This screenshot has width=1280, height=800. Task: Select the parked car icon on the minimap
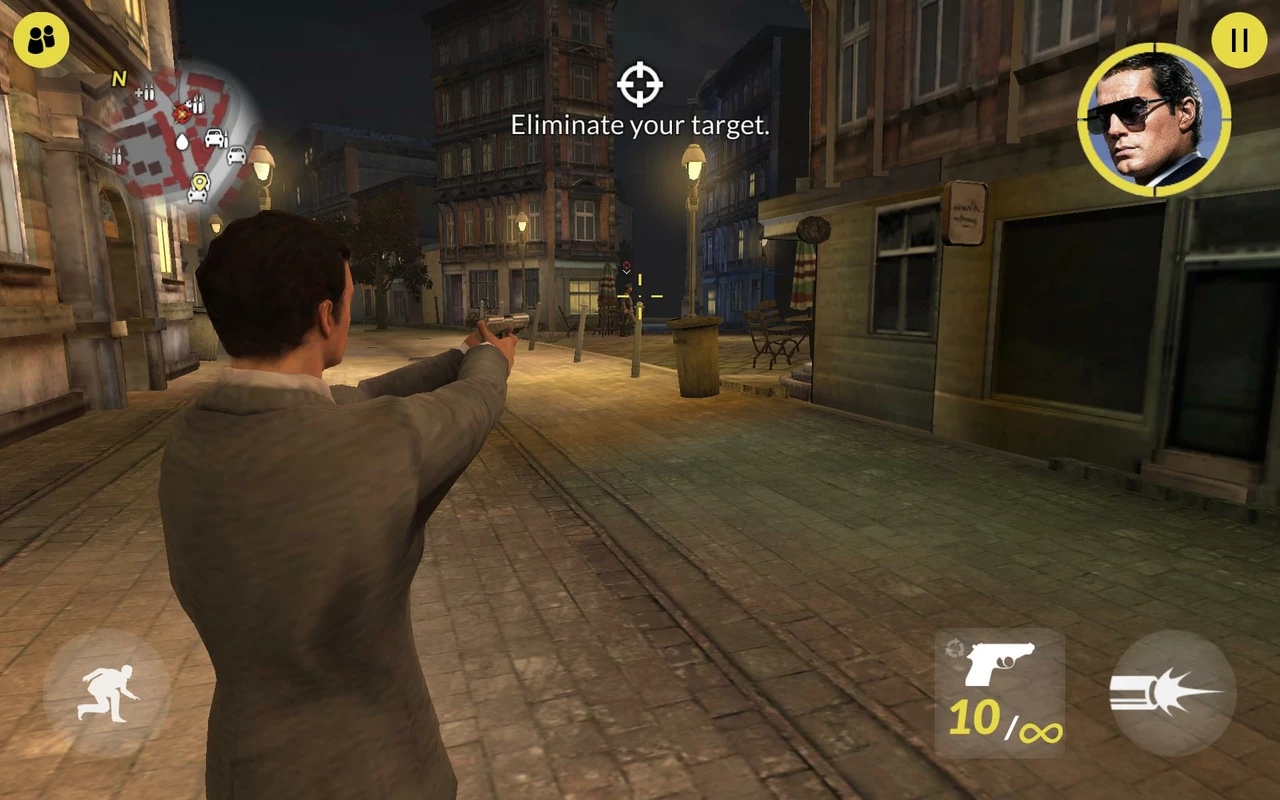[x=214, y=137]
